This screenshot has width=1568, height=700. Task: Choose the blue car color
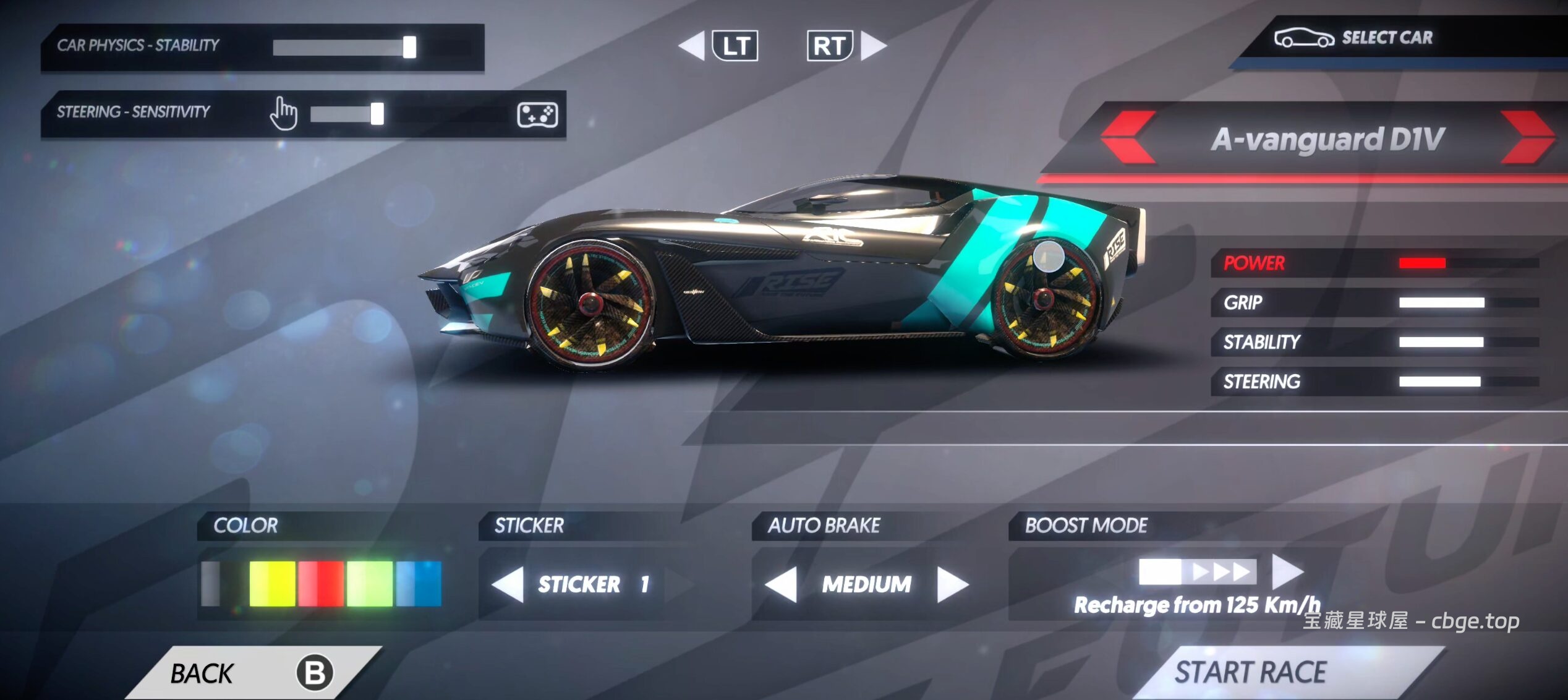[419, 584]
